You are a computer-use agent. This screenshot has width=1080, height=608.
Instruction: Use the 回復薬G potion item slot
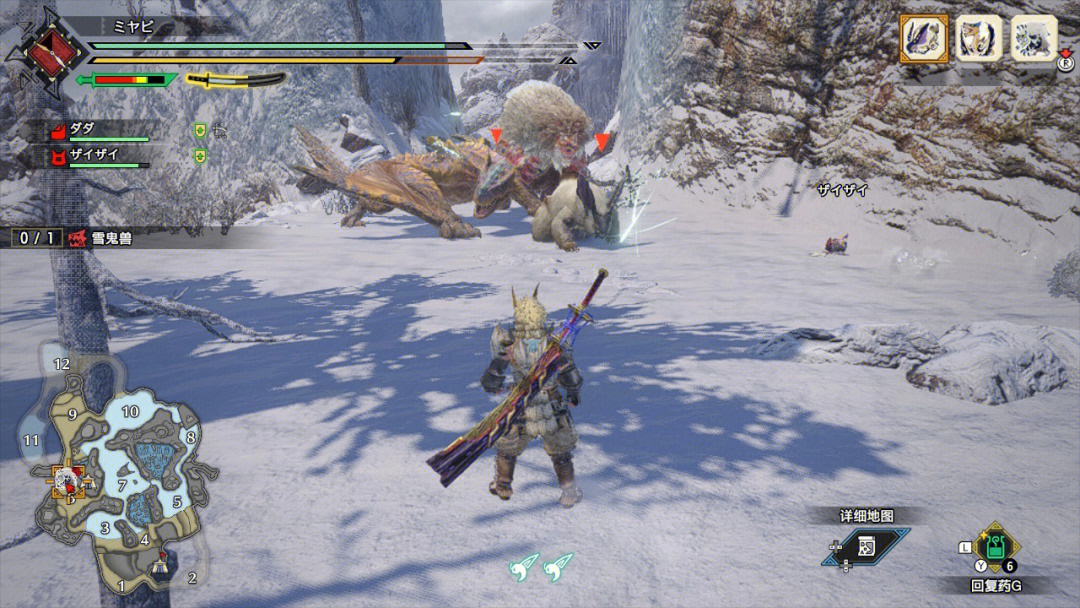coord(996,547)
